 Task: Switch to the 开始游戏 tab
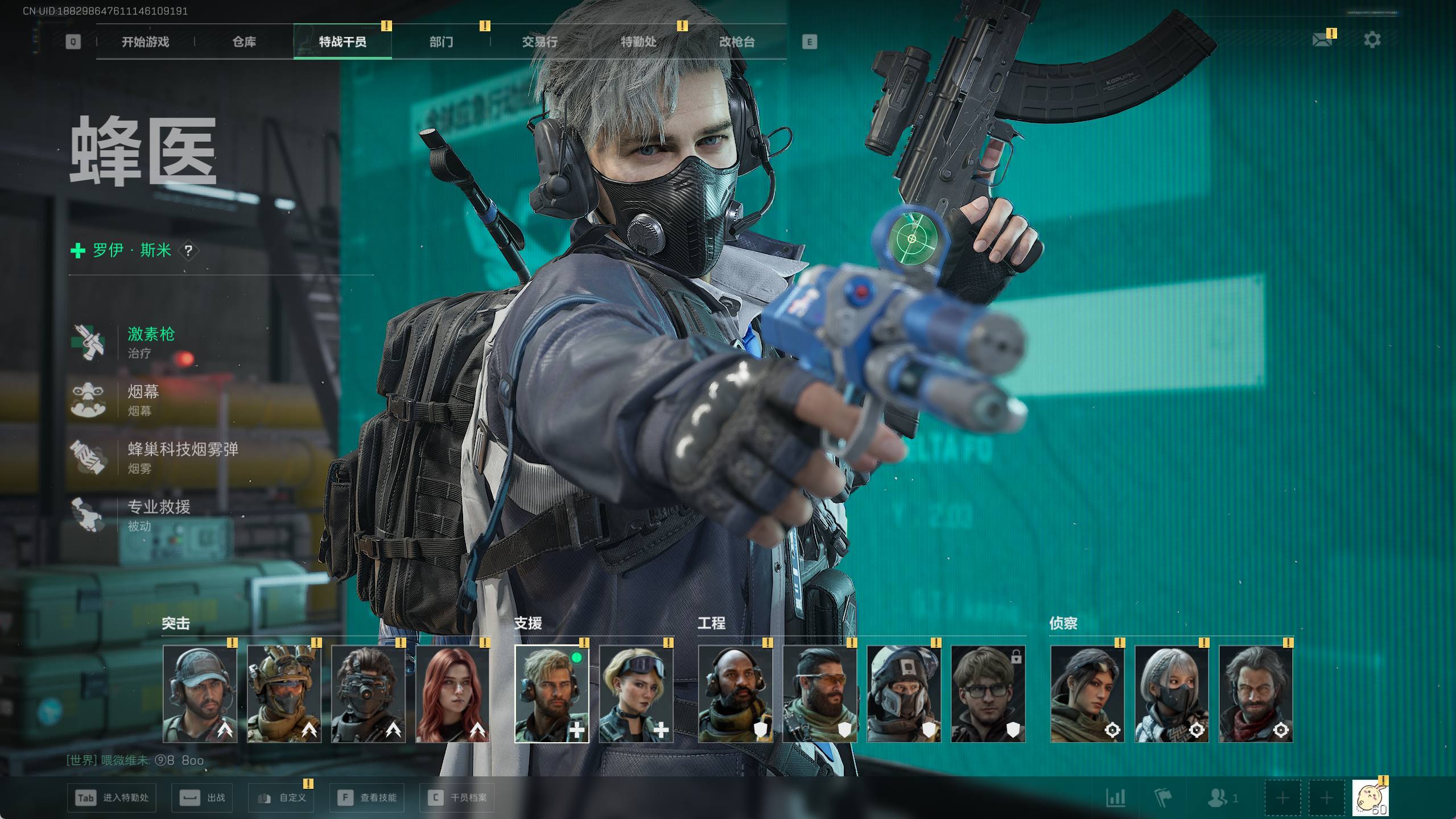145,42
